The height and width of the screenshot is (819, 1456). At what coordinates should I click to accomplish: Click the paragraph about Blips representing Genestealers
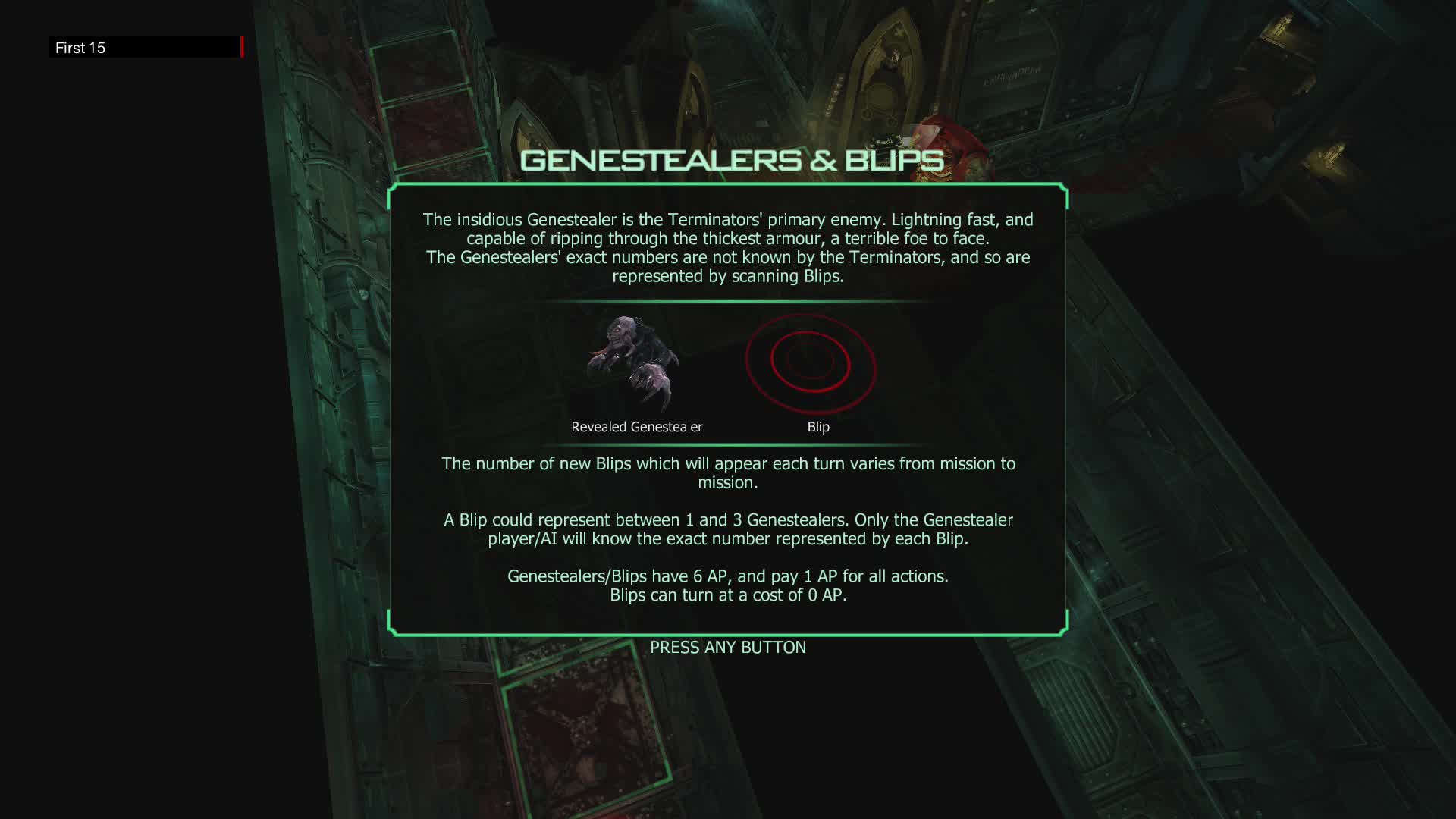(x=728, y=529)
